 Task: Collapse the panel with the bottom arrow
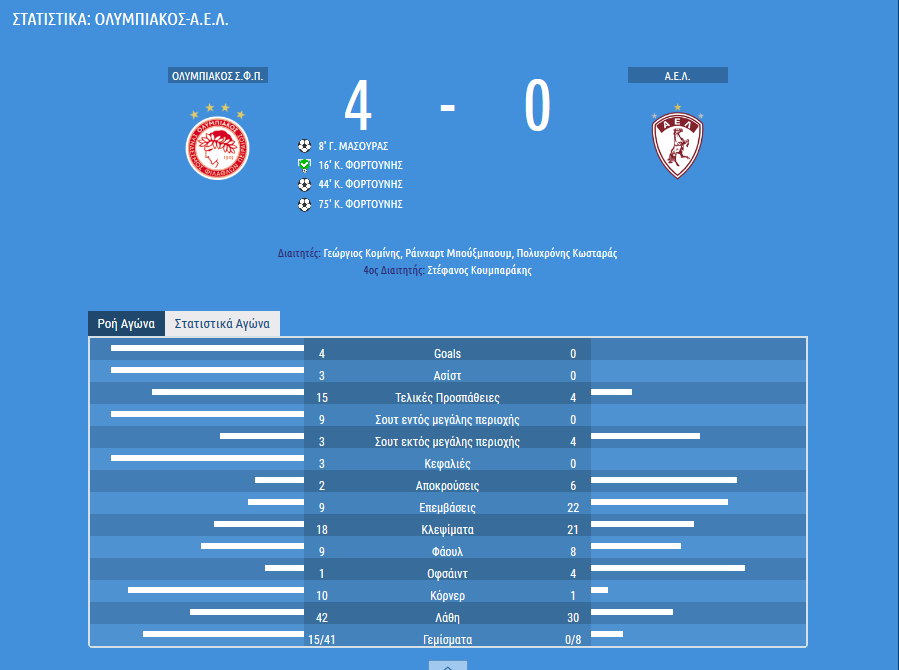click(448, 665)
